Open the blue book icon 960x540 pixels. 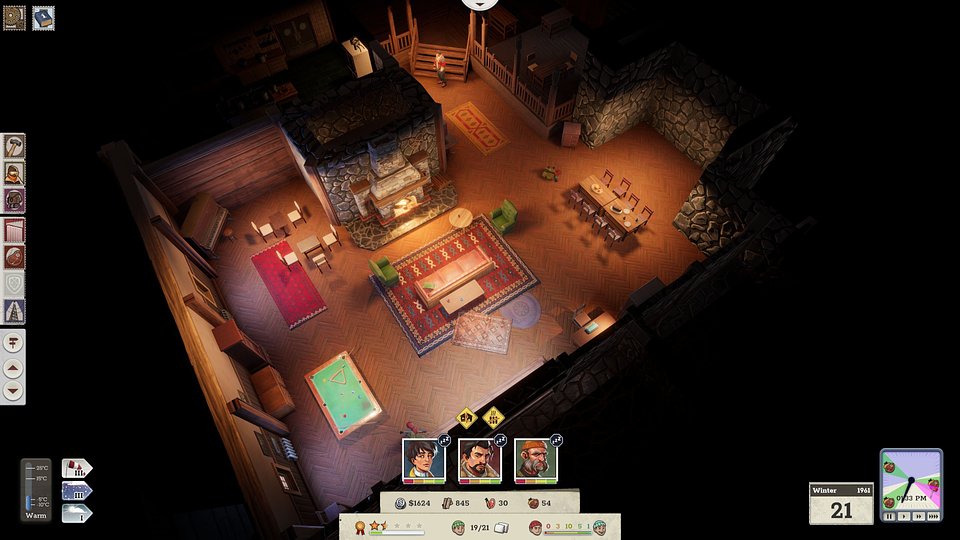click(x=43, y=17)
